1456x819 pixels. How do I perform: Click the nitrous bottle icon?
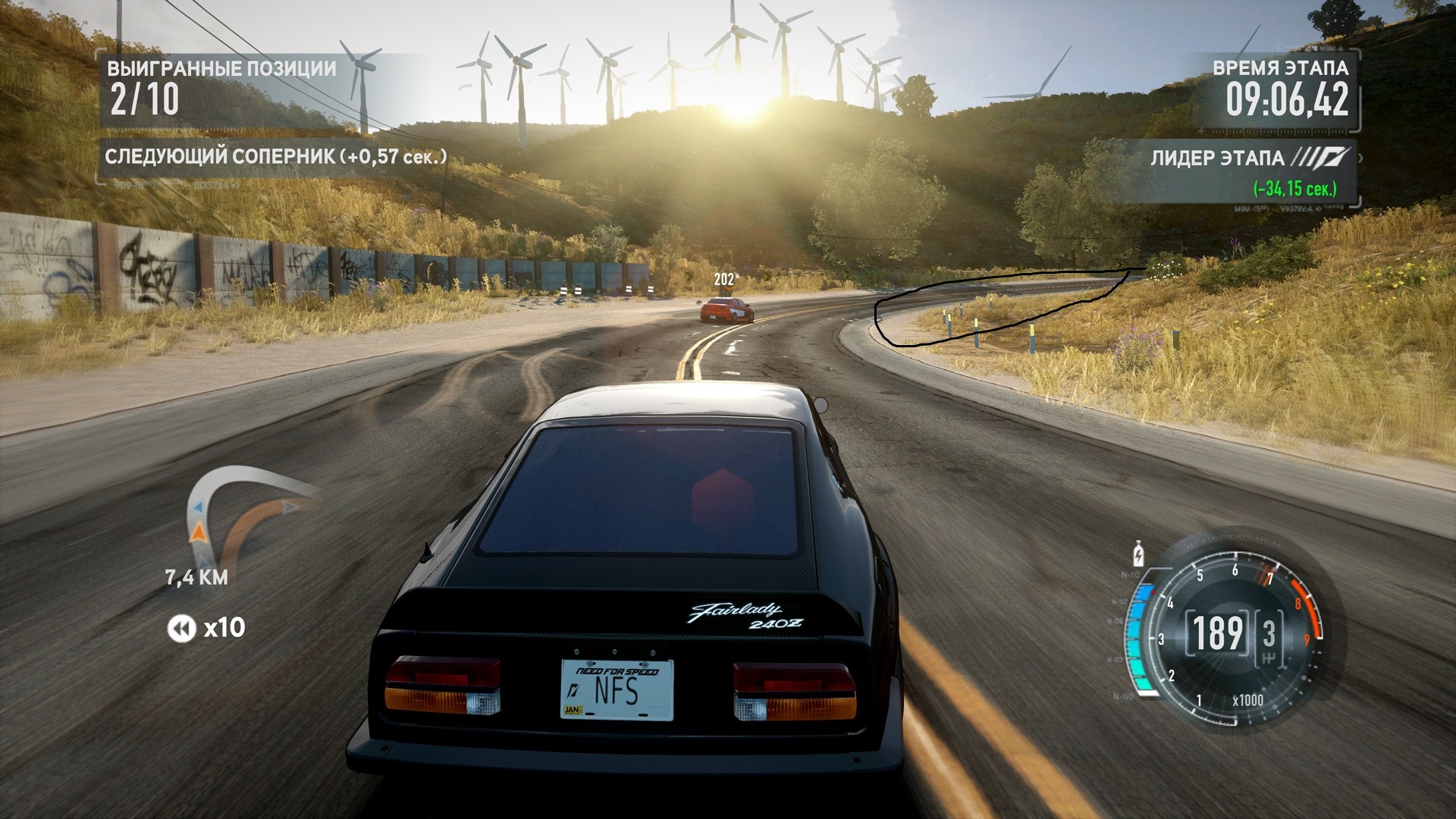tap(1137, 554)
